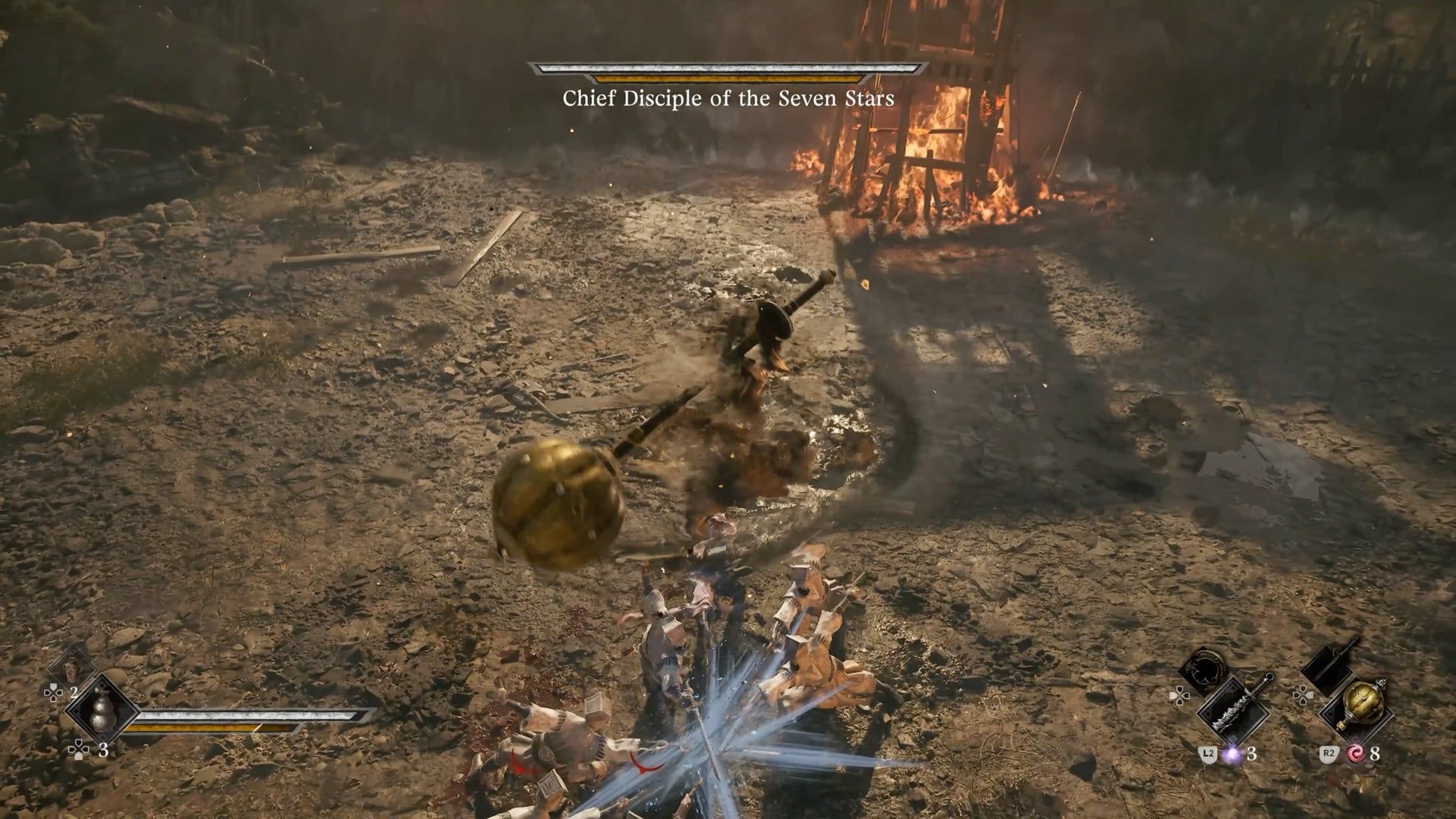This screenshot has width=1456, height=819.
Task: Select the boss name Chief Disciple of the Seven Stars
Action: (728, 101)
